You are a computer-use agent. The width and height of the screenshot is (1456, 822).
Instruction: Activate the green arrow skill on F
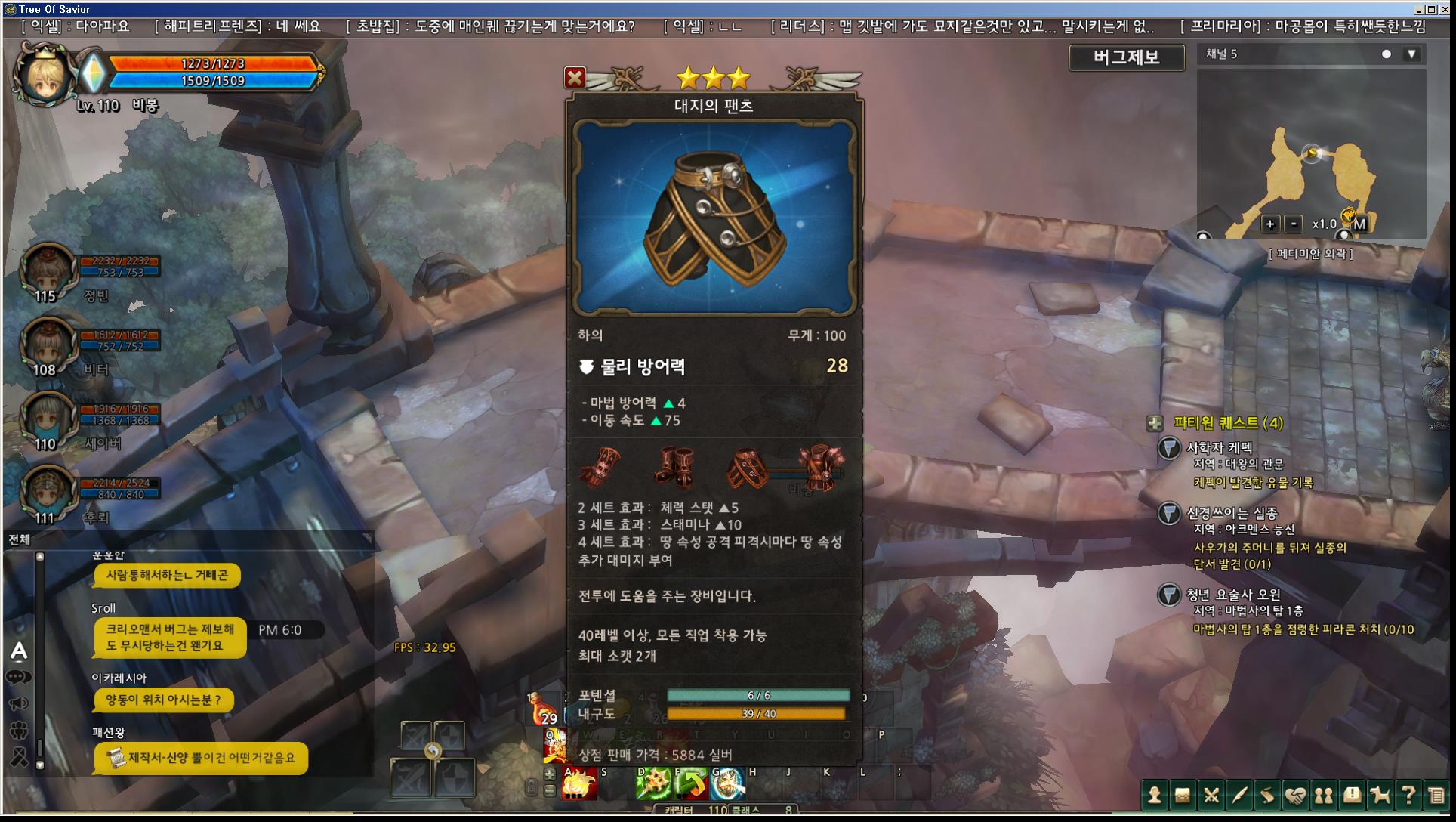(691, 784)
